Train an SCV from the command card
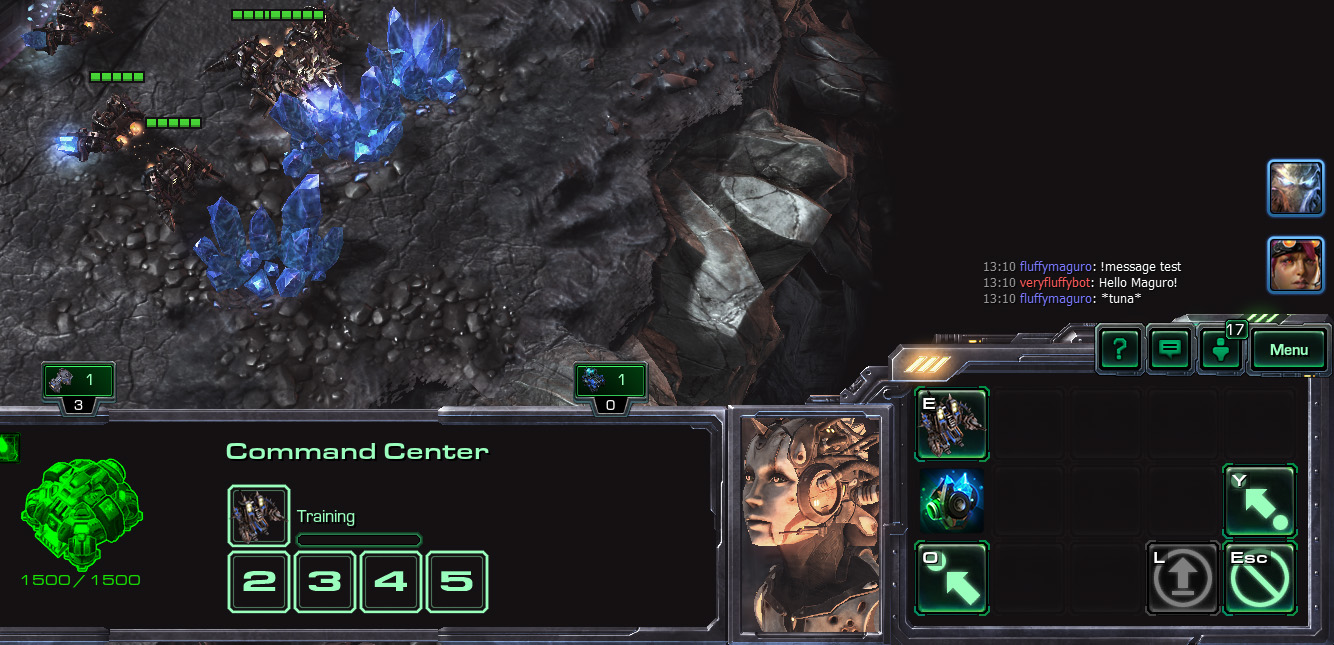The height and width of the screenshot is (645, 1334). [952, 425]
